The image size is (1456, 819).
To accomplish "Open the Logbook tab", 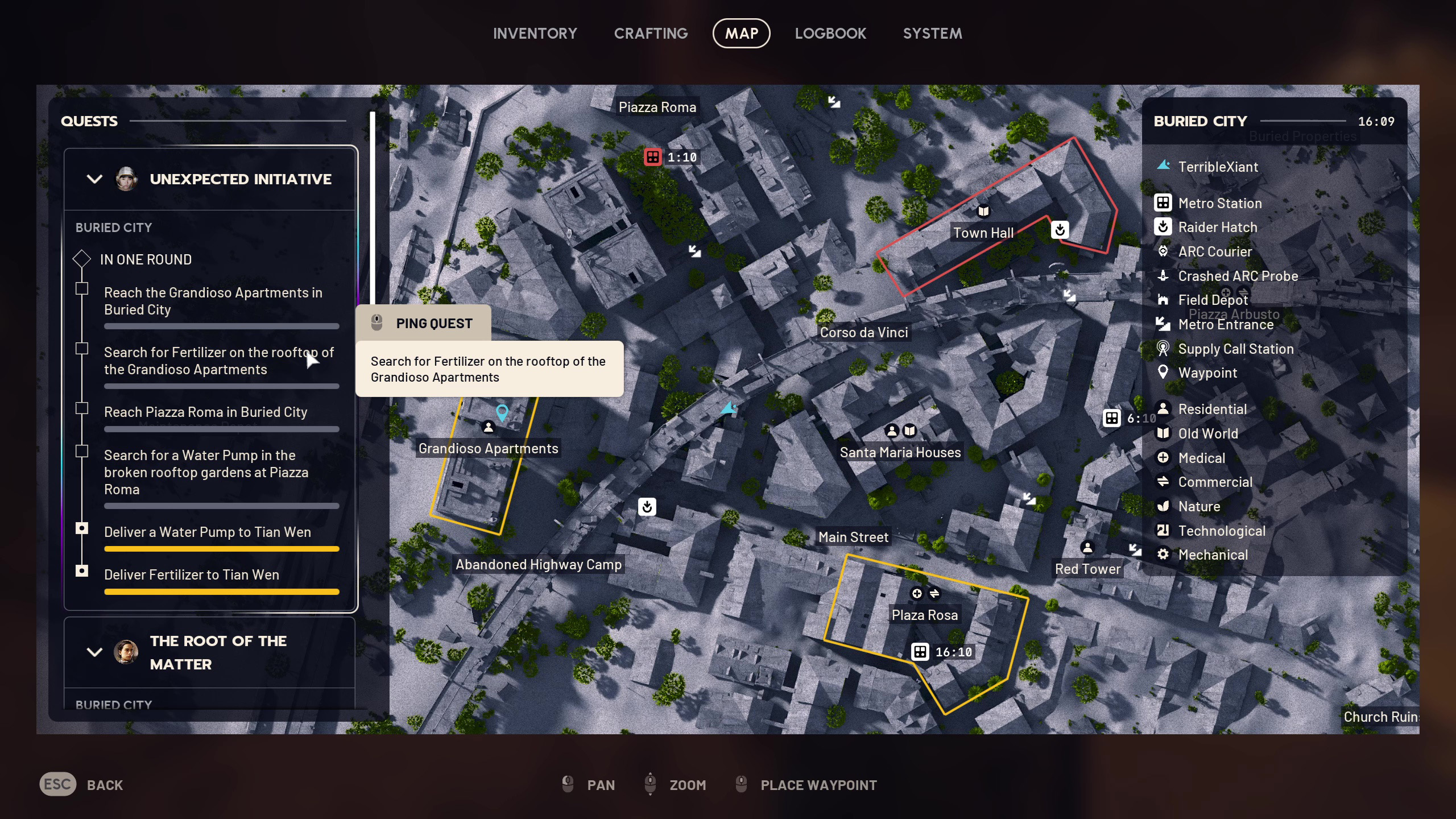I will pyautogui.click(x=830, y=34).
